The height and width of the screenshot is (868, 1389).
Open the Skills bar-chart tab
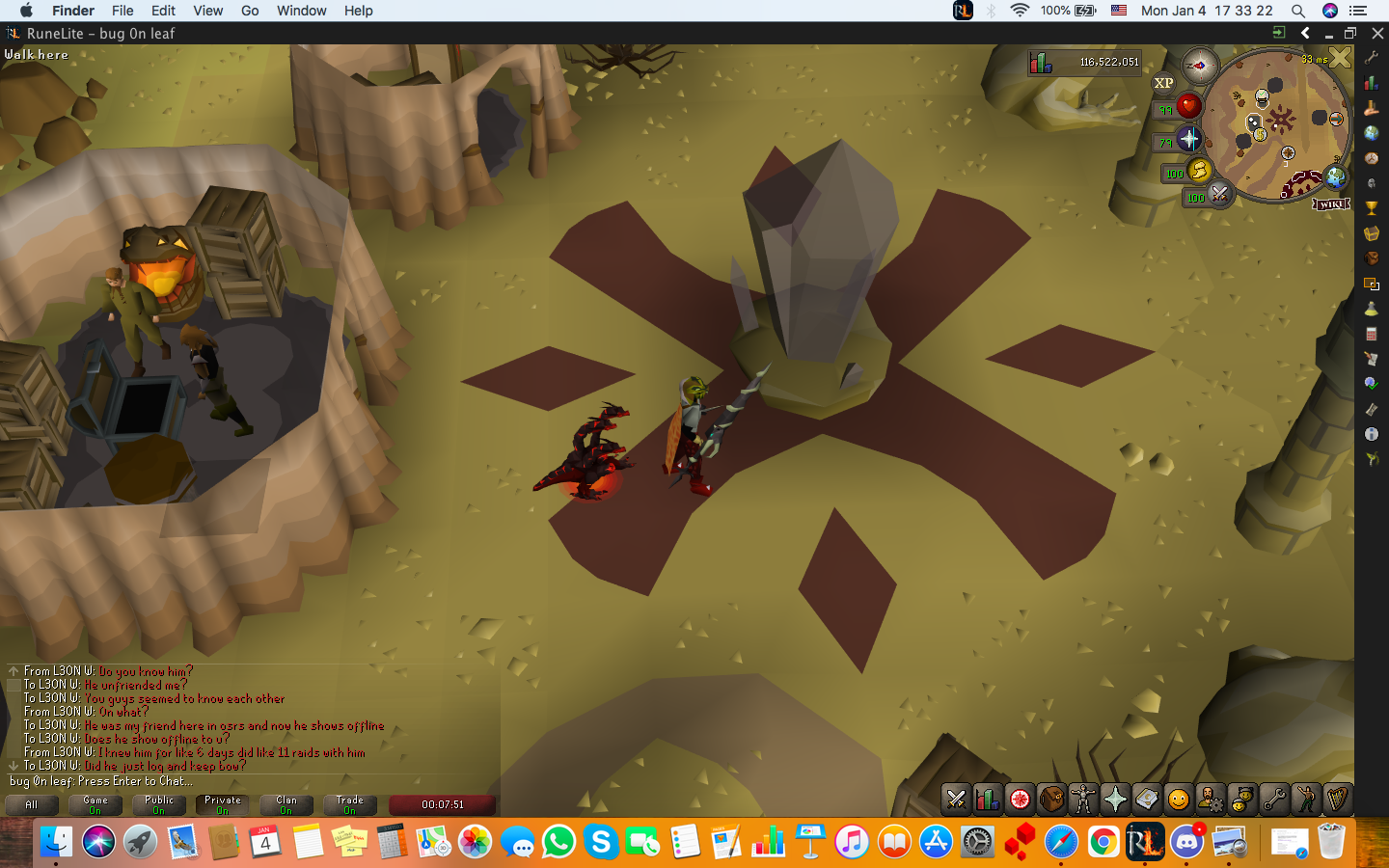[x=988, y=800]
